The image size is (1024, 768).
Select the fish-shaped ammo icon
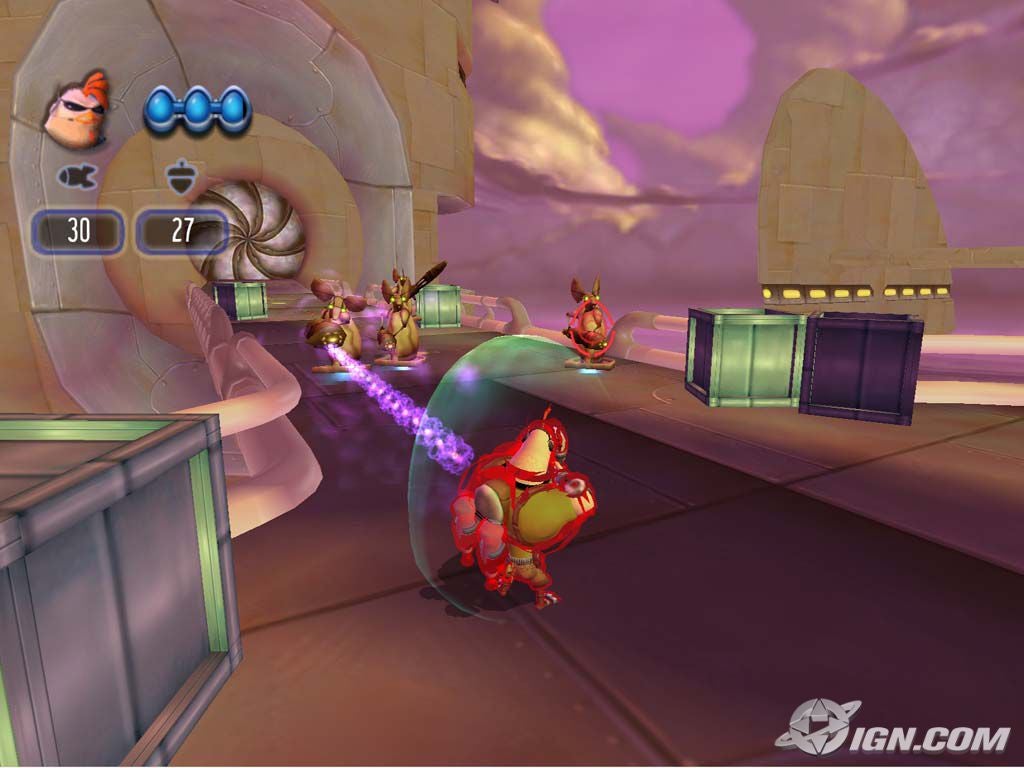point(76,177)
